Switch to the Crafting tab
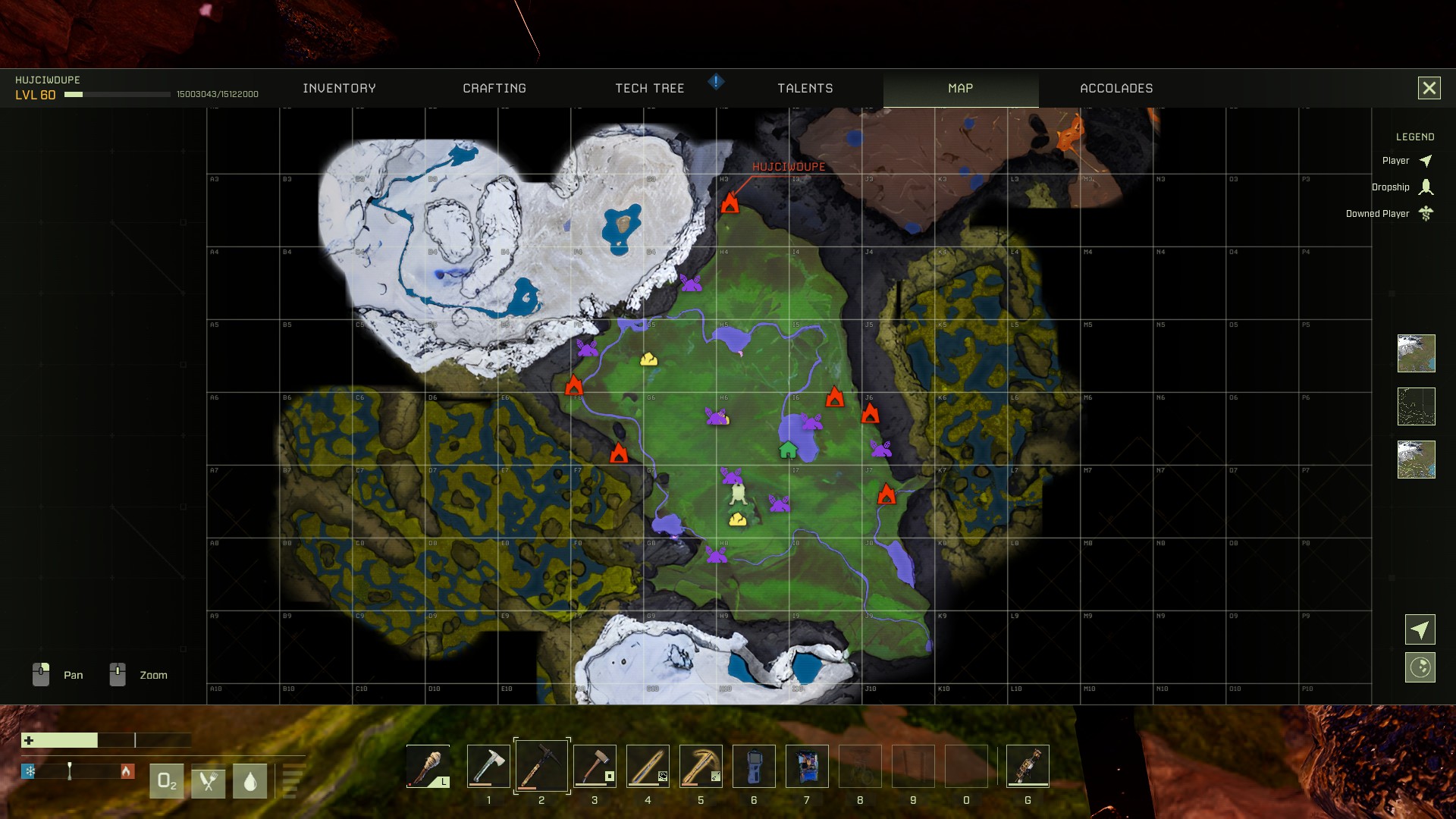The image size is (1456, 819). pos(494,89)
